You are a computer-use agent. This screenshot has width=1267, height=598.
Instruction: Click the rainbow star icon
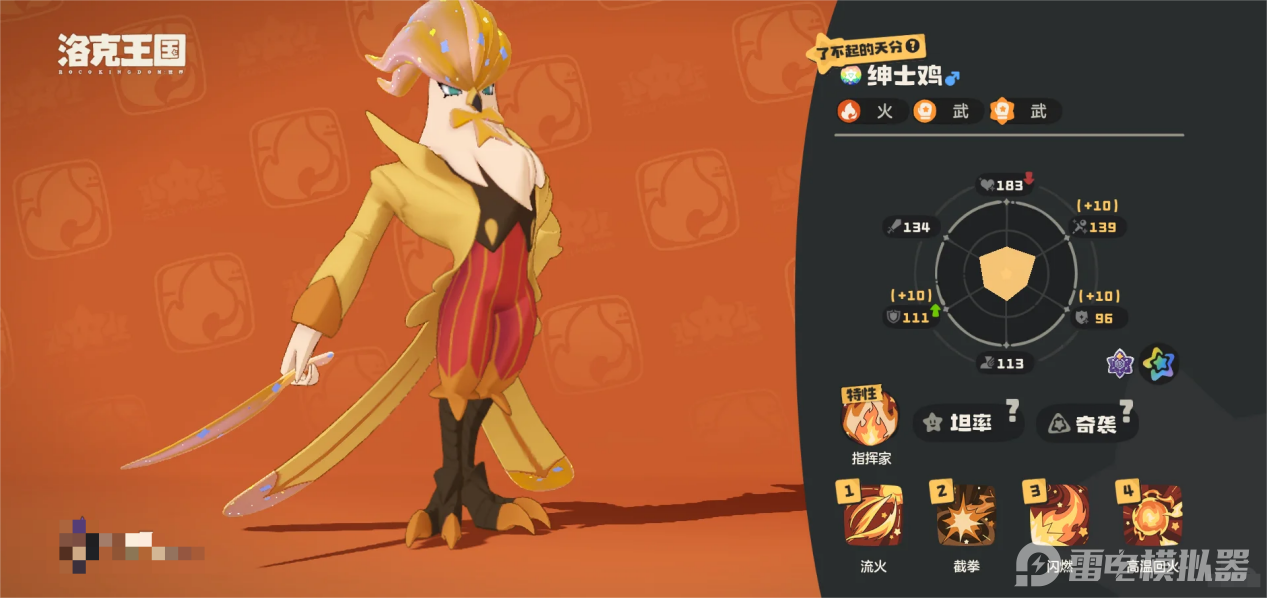[1160, 364]
